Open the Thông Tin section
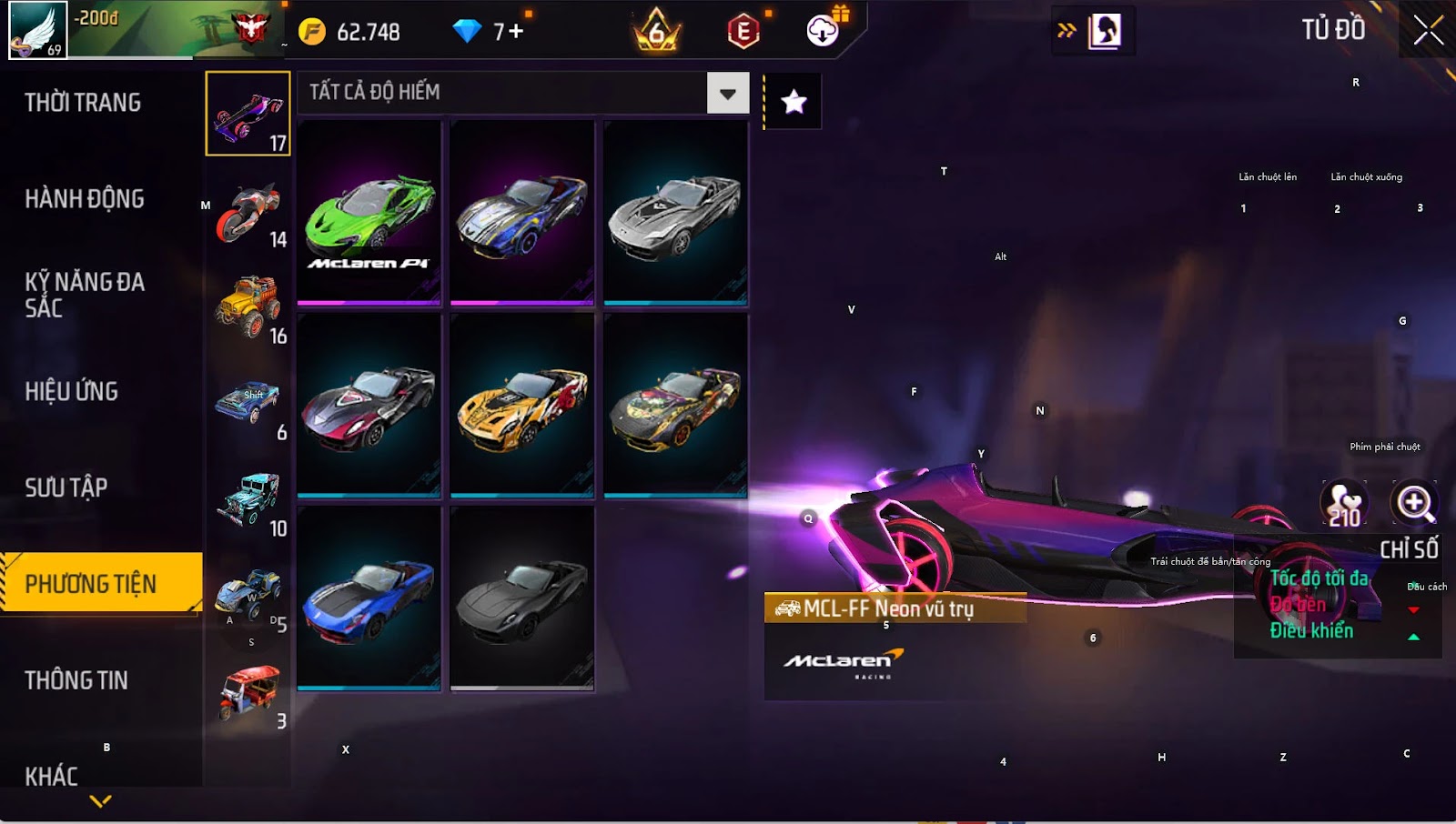This screenshot has width=1456, height=824. [x=76, y=680]
